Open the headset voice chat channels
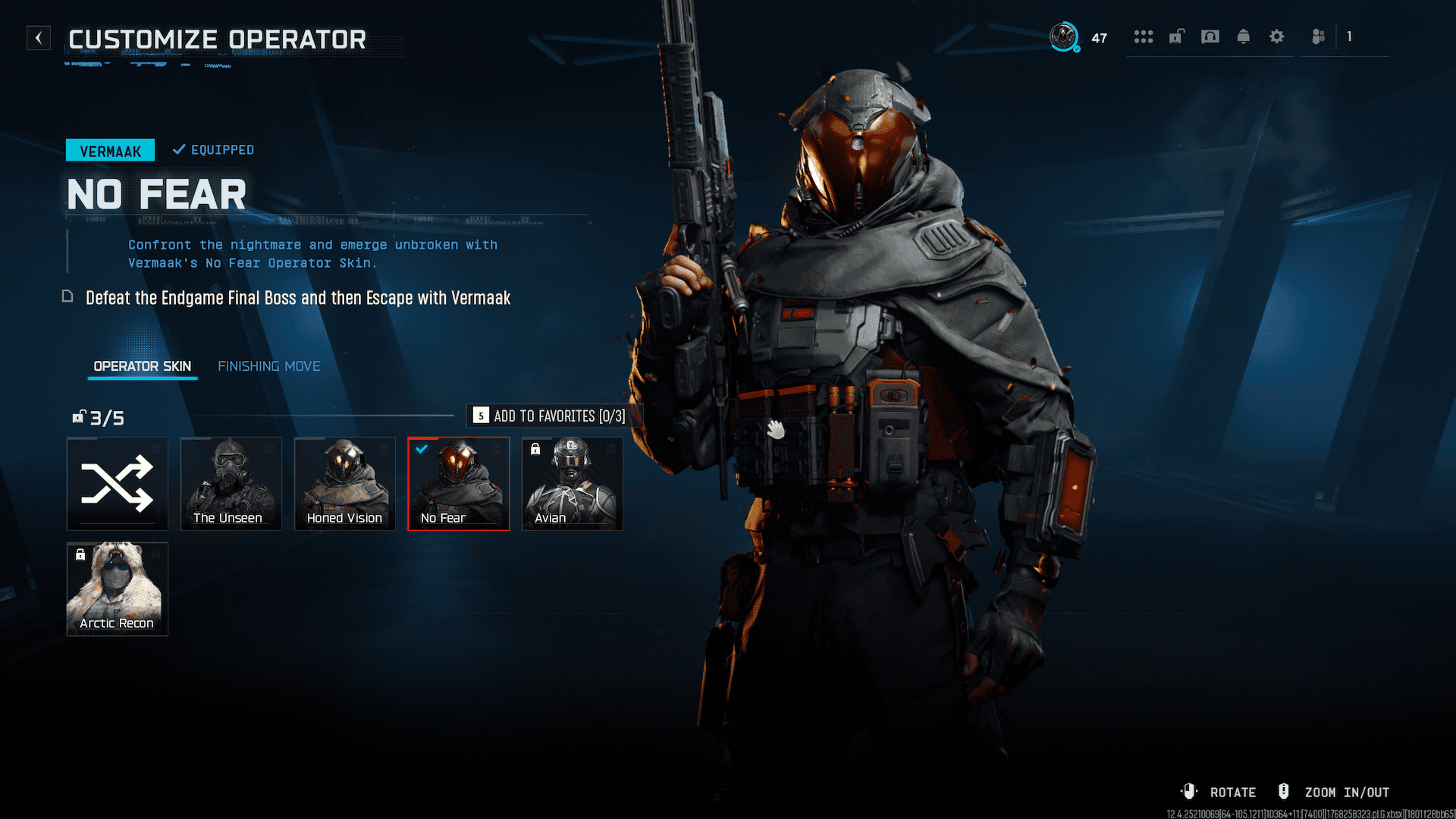Screen dimensions: 1456x819 coord(1210,36)
